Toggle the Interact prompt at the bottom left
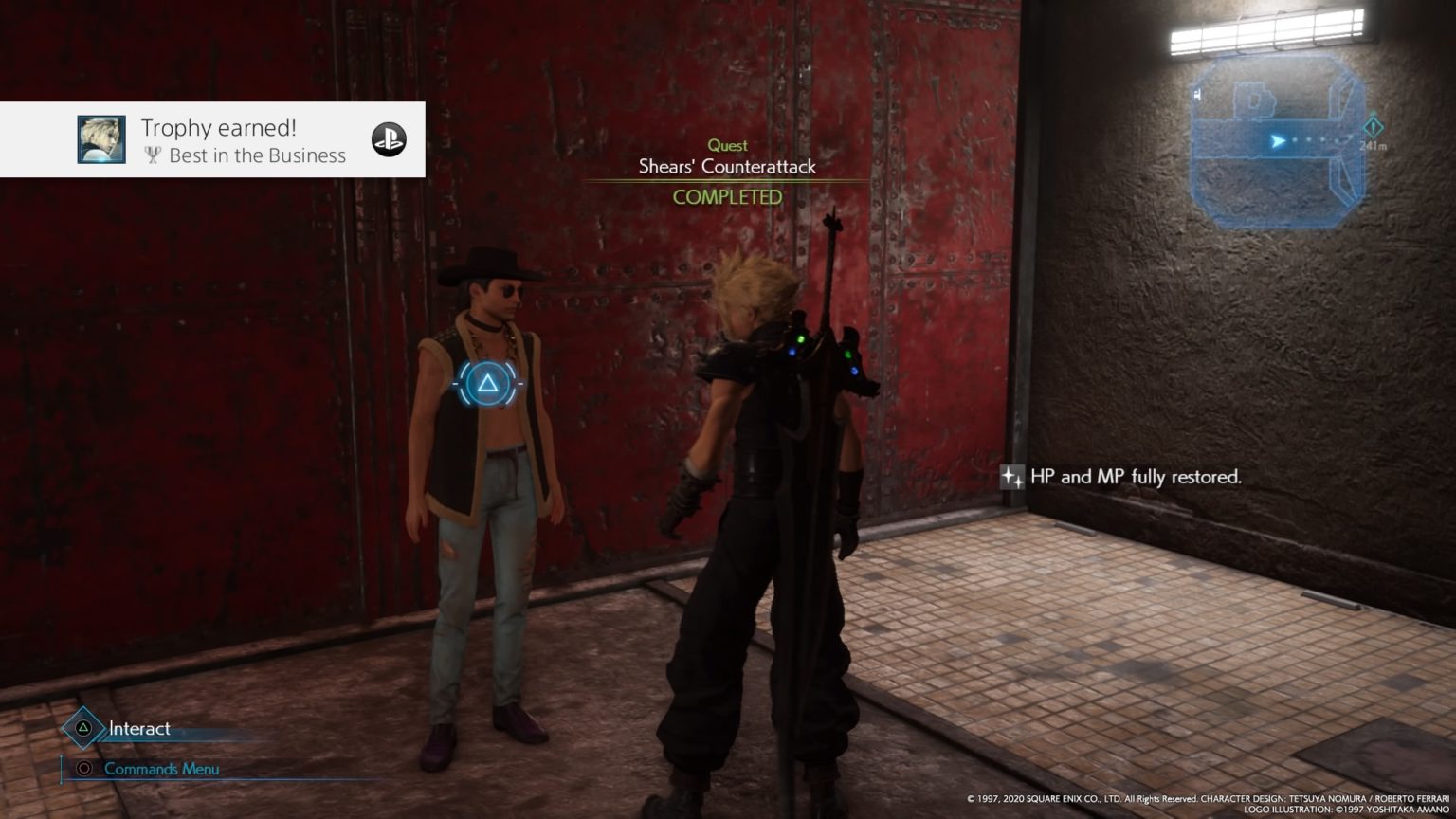Screen dimensions: 1456x819 click(x=138, y=729)
